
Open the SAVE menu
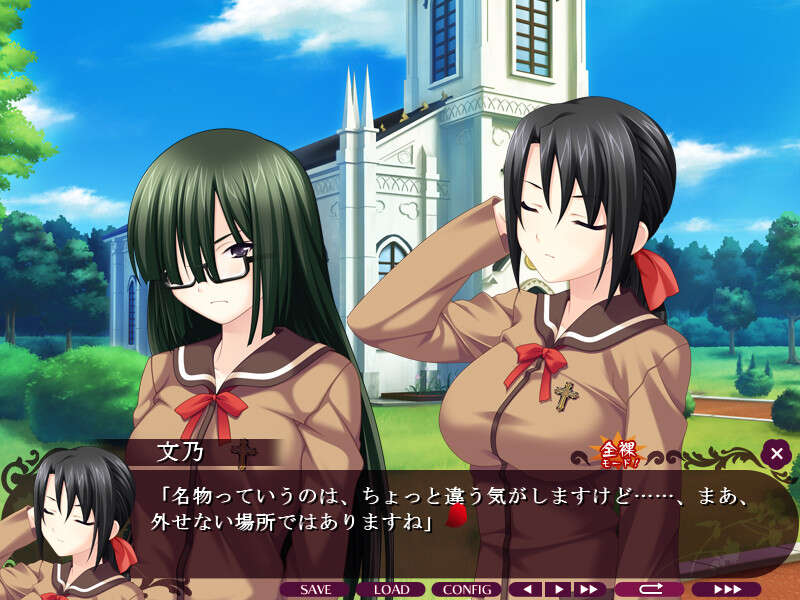click(x=315, y=590)
